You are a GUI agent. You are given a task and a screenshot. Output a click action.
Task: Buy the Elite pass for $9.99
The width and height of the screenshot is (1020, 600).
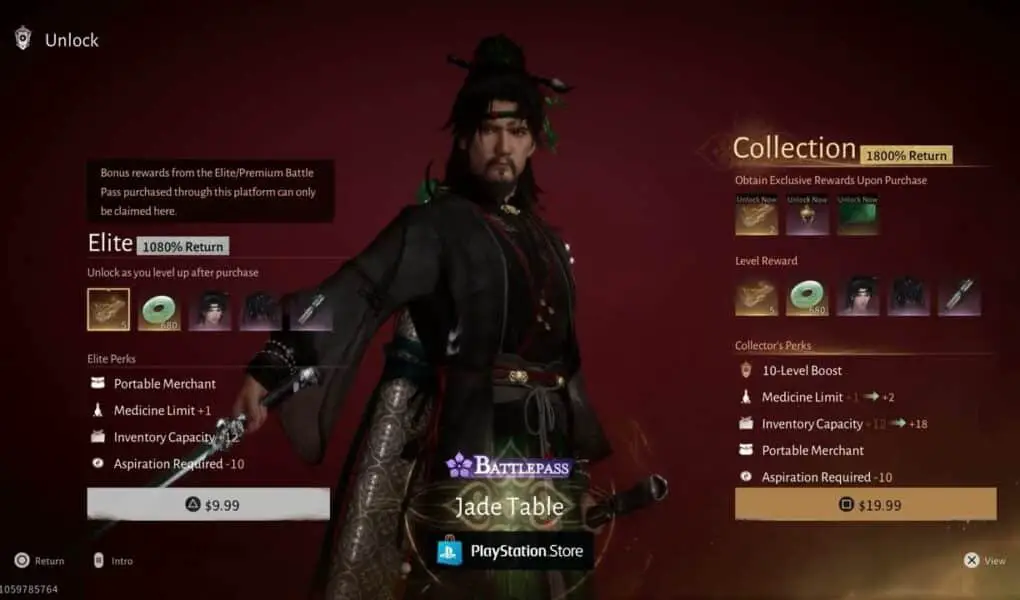point(208,505)
